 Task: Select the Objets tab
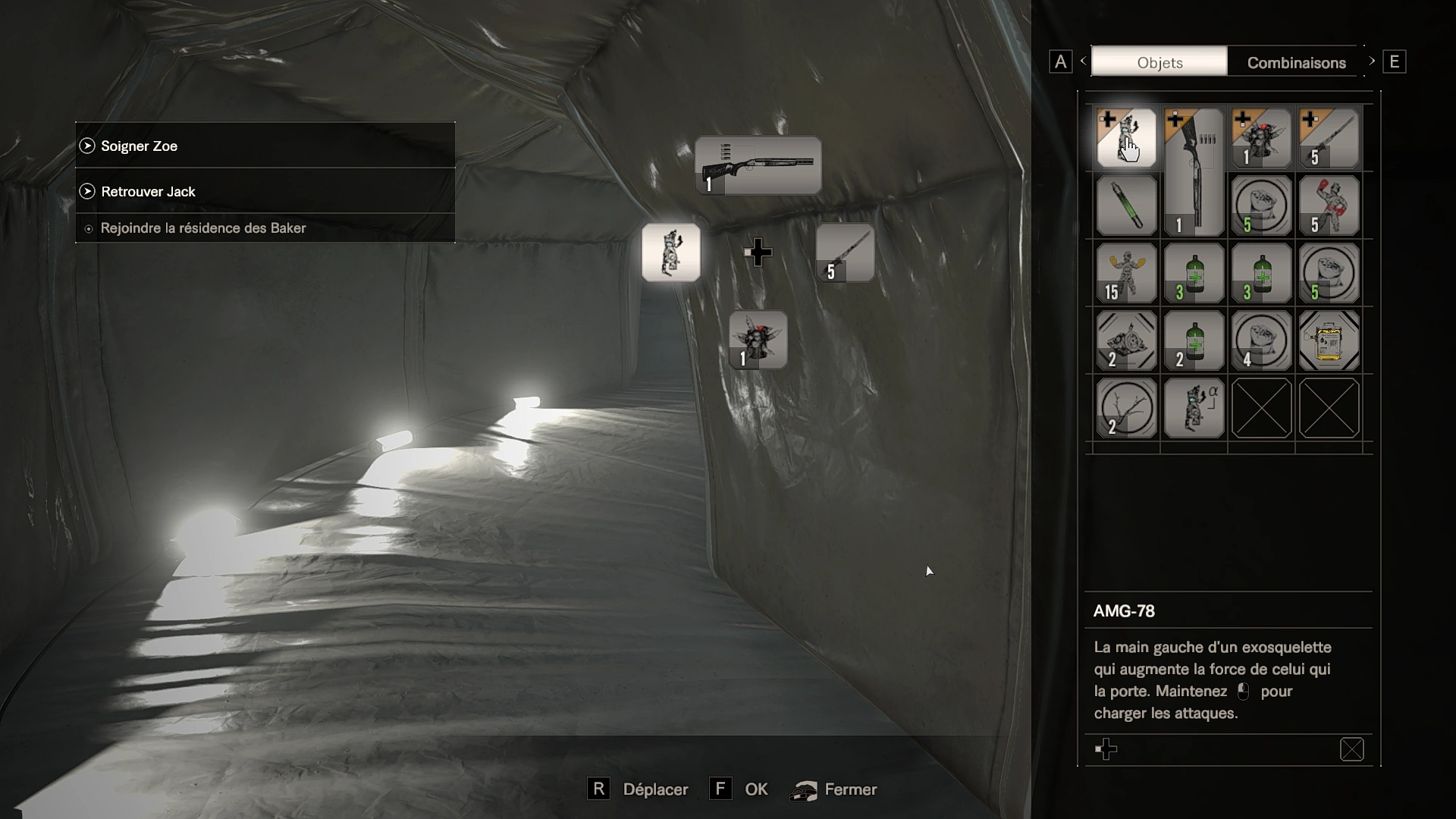coord(1159,62)
